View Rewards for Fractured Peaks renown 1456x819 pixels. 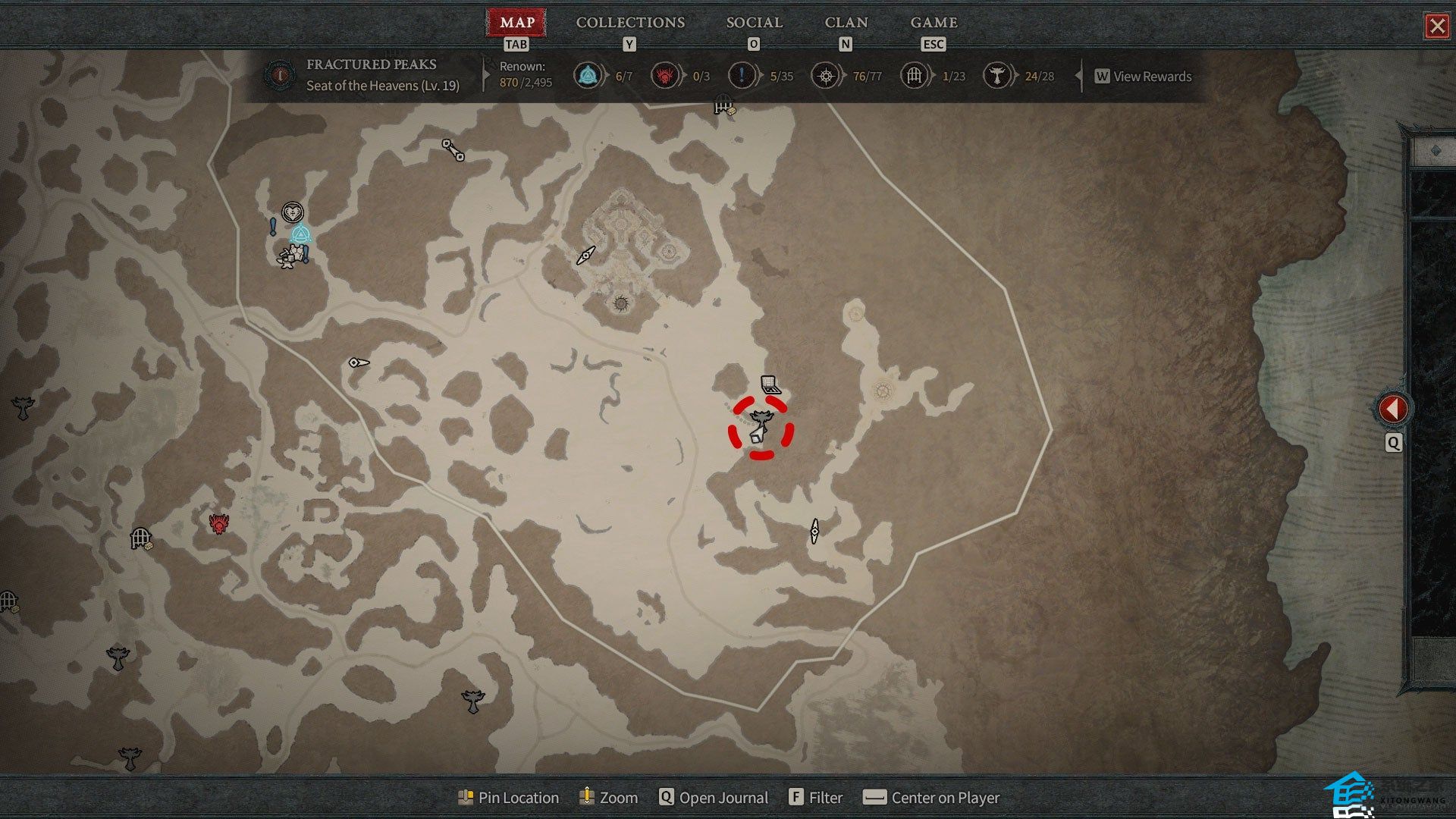coord(1144,77)
